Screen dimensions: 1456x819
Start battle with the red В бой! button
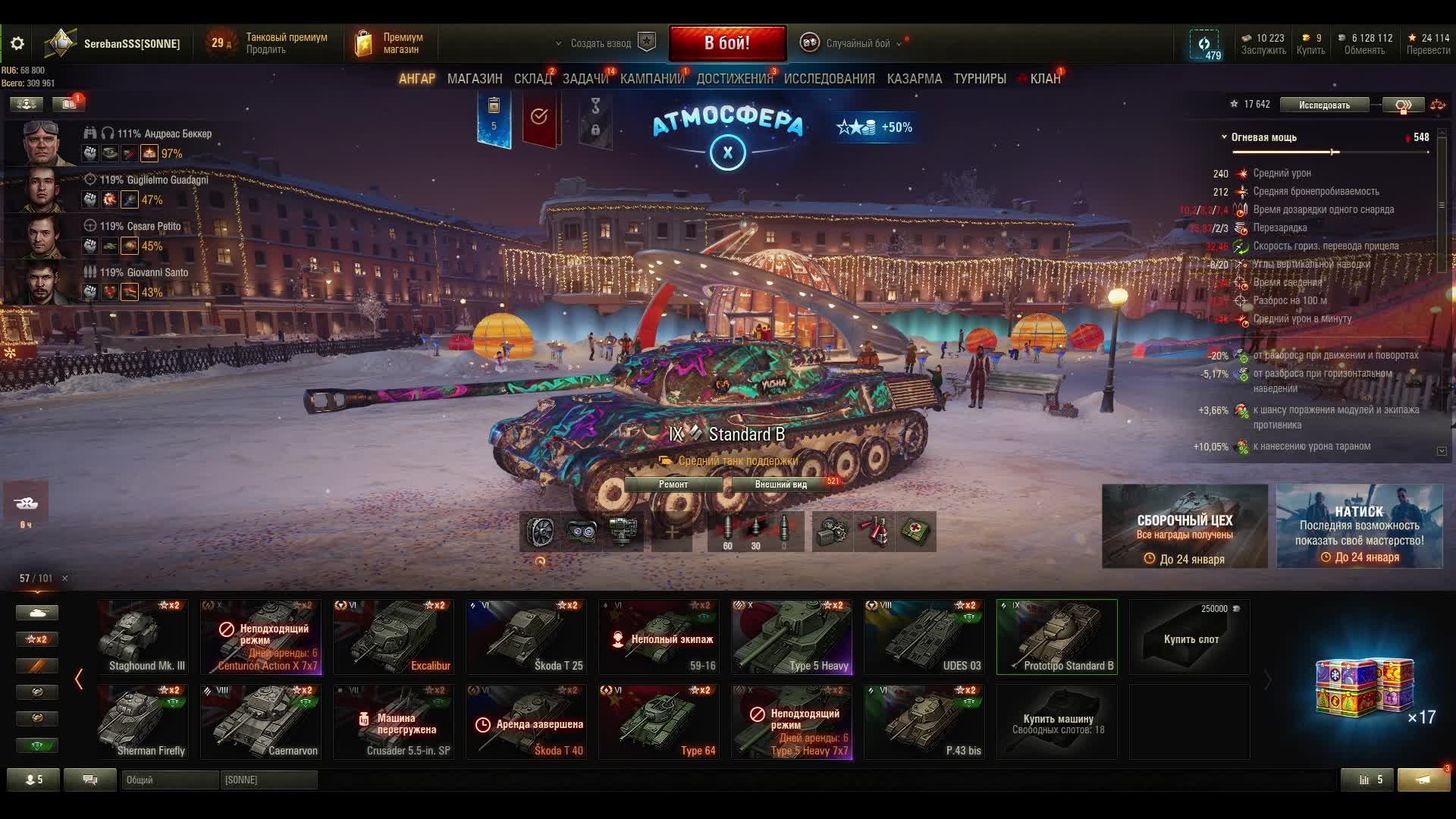point(727,43)
